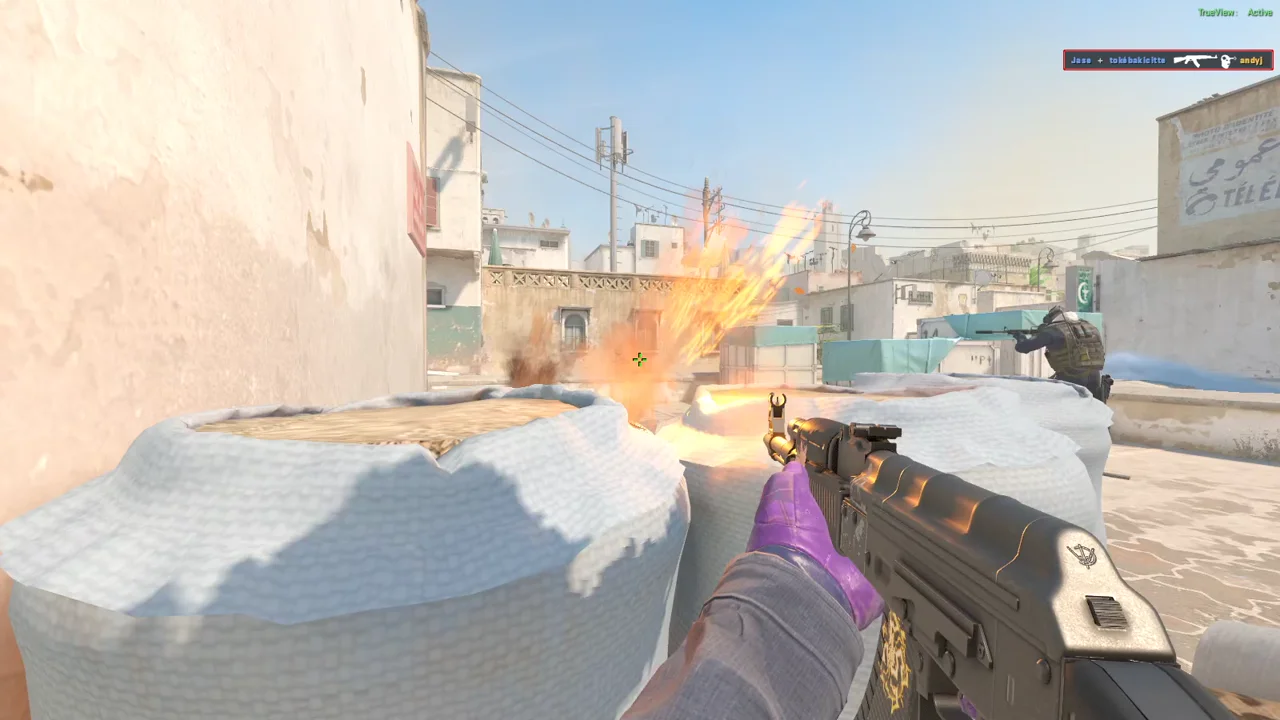Click the plus sign between killer and assister names

click(x=1100, y=60)
